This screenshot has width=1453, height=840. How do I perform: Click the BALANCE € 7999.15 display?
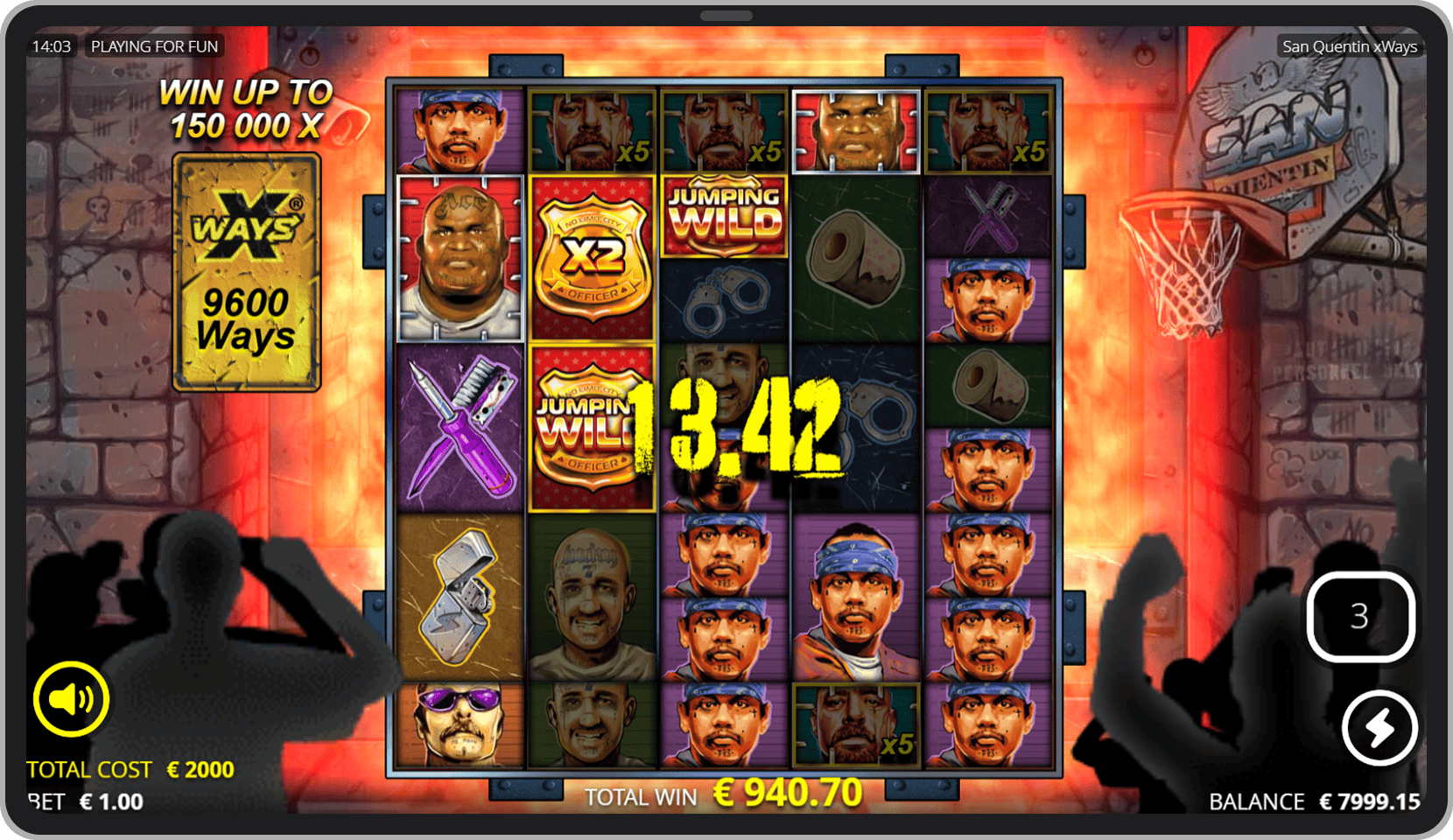pos(1313,800)
